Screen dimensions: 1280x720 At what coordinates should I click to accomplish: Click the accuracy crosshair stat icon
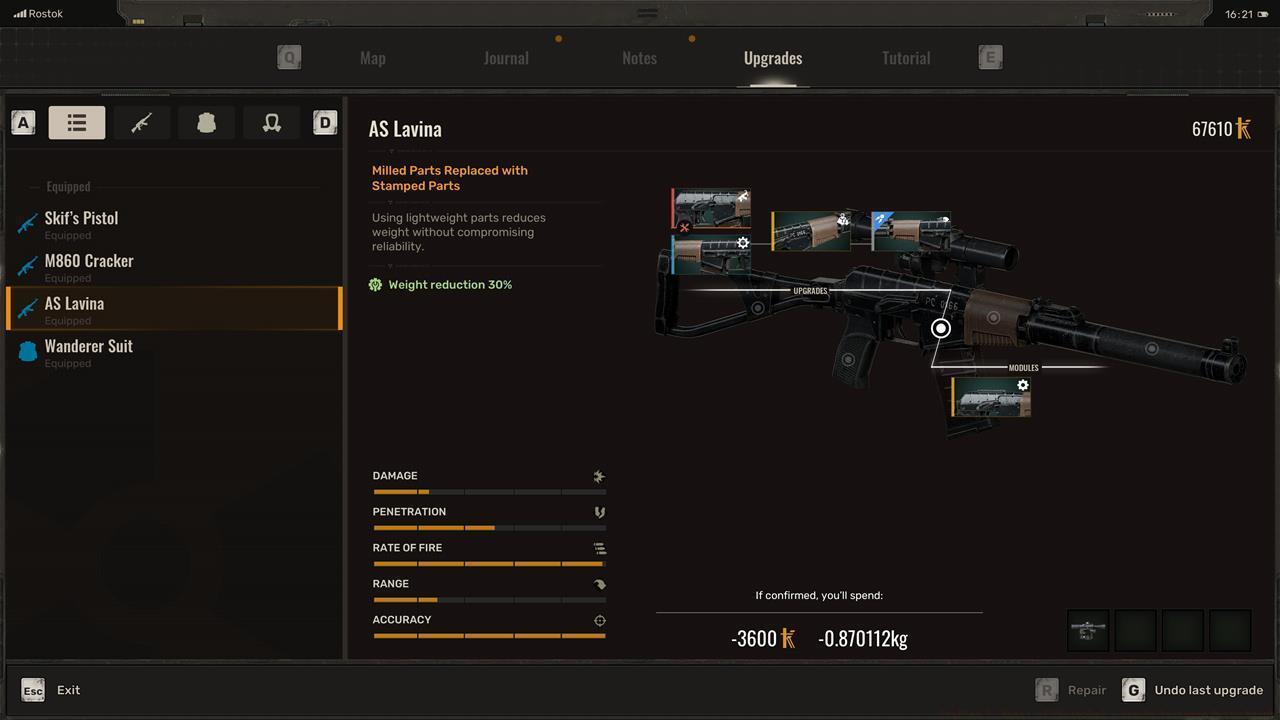(599, 620)
